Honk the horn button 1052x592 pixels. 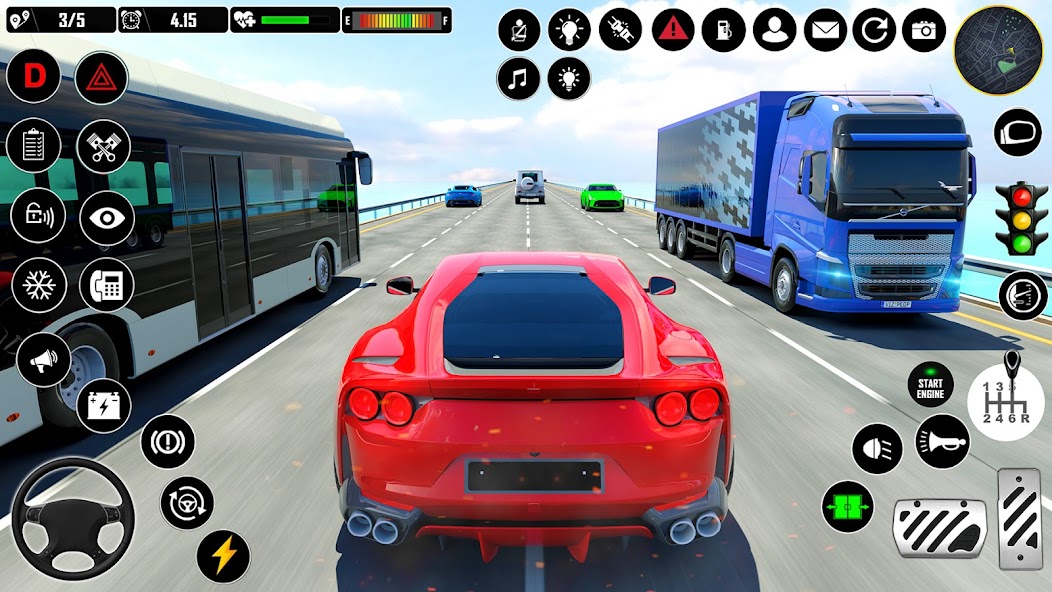point(942,441)
